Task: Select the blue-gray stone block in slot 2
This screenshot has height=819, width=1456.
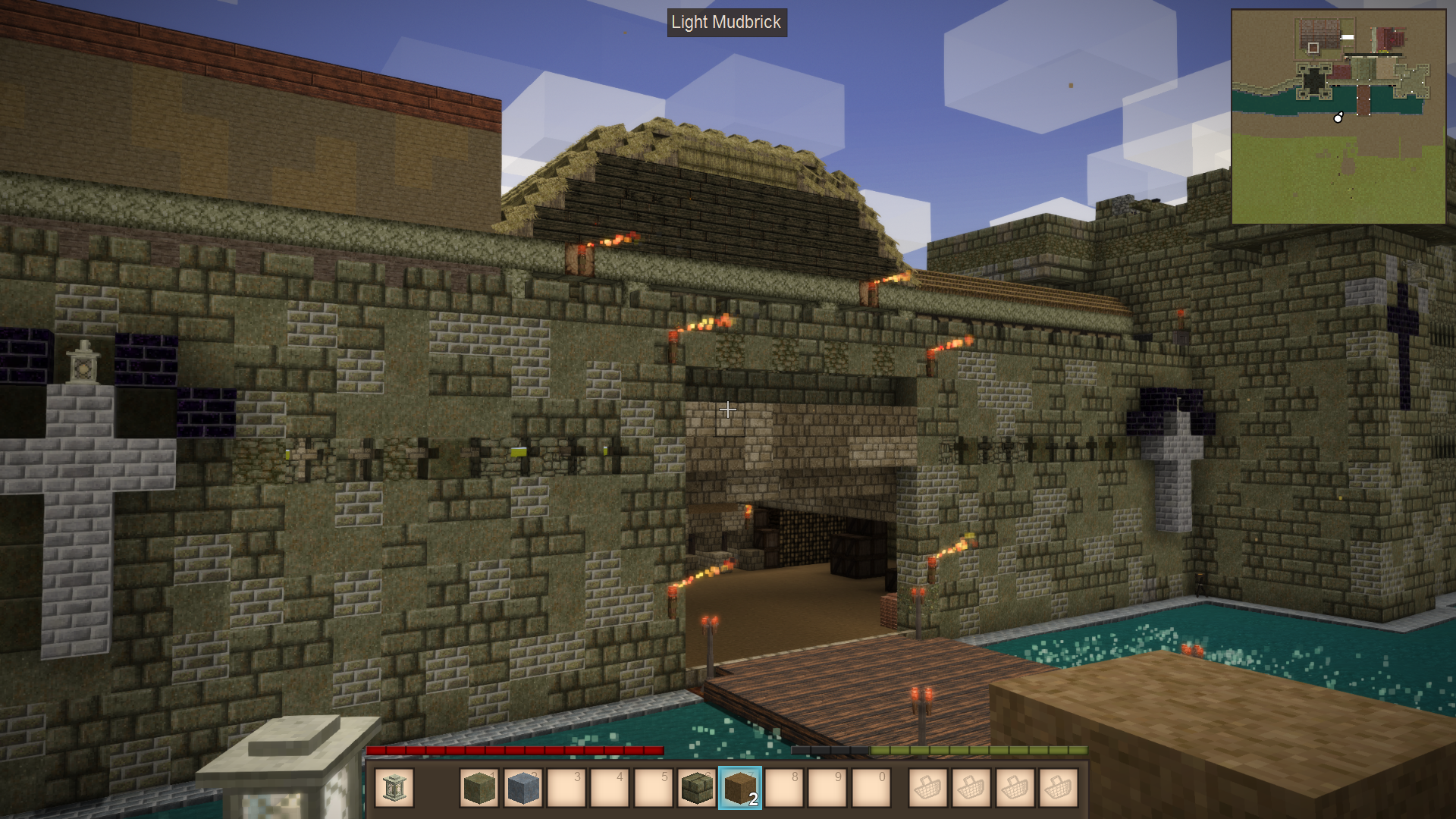Action: pyautogui.click(x=522, y=787)
